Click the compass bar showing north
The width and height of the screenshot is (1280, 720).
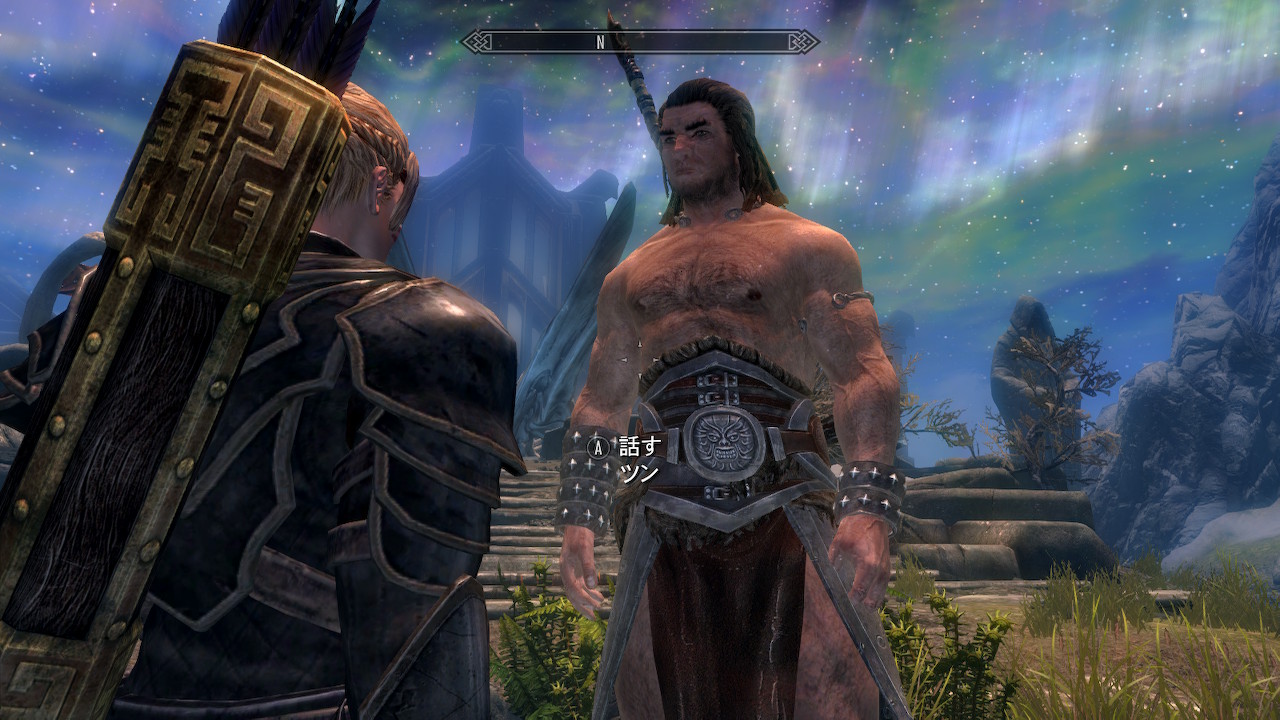[639, 42]
